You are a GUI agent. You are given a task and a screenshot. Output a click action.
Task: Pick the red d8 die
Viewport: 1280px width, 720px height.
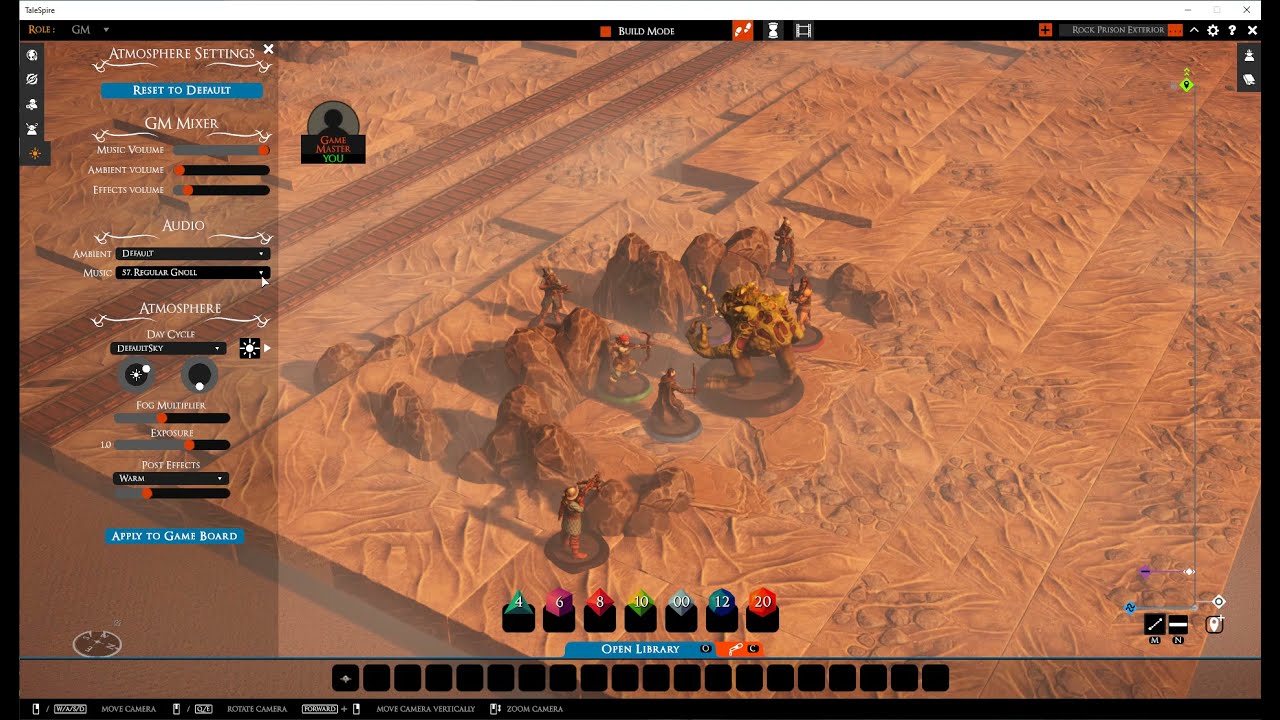click(600, 603)
